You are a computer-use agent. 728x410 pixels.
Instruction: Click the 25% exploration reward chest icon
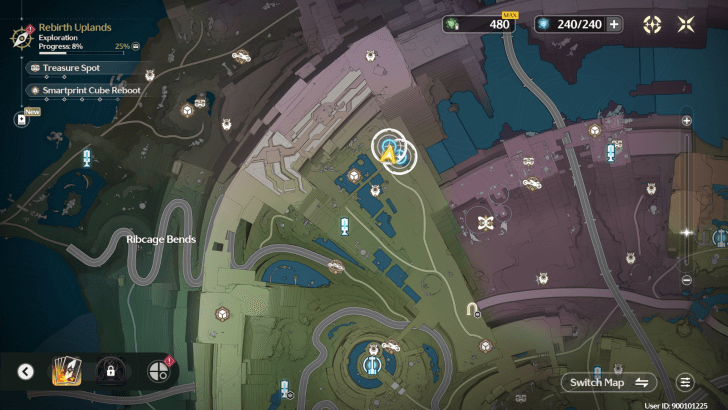tap(136, 46)
